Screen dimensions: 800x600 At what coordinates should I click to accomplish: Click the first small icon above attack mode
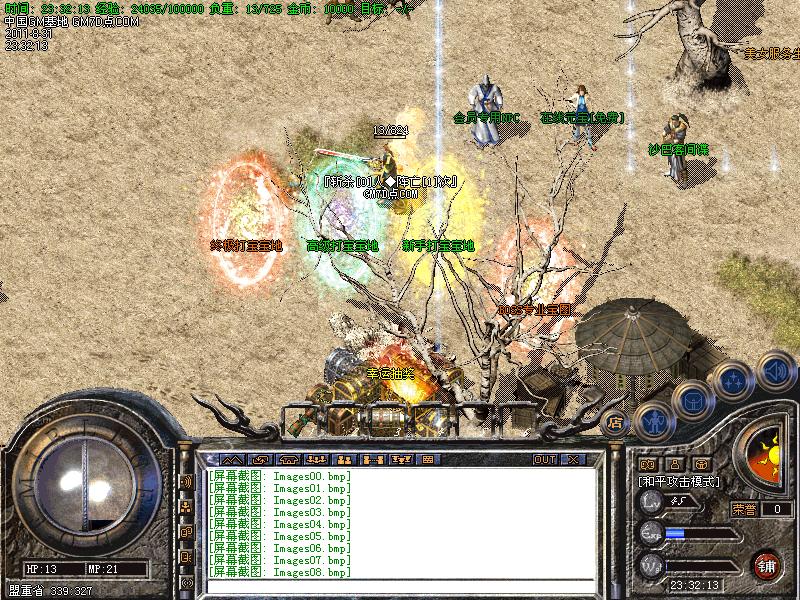(x=646, y=464)
